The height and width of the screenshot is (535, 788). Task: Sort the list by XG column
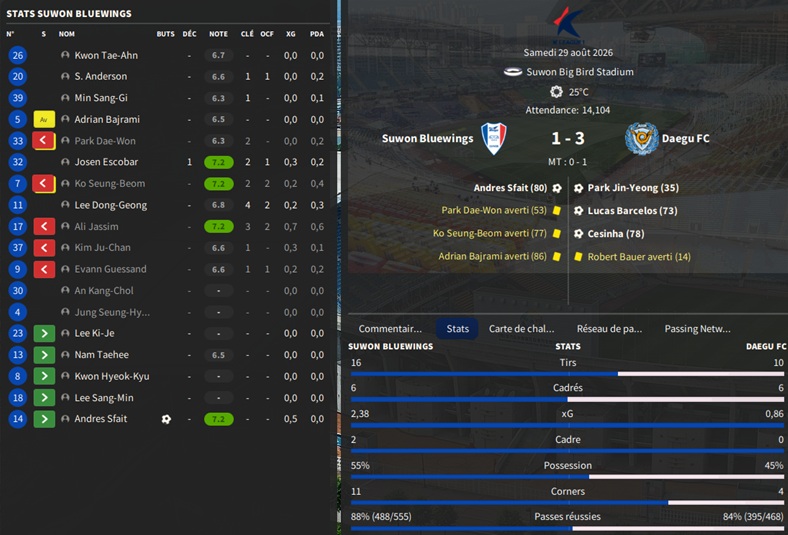(x=290, y=34)
